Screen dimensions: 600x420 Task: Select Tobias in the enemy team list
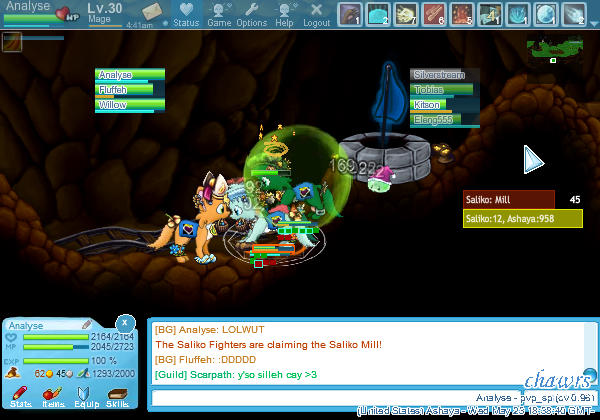[x=443, y=90]
